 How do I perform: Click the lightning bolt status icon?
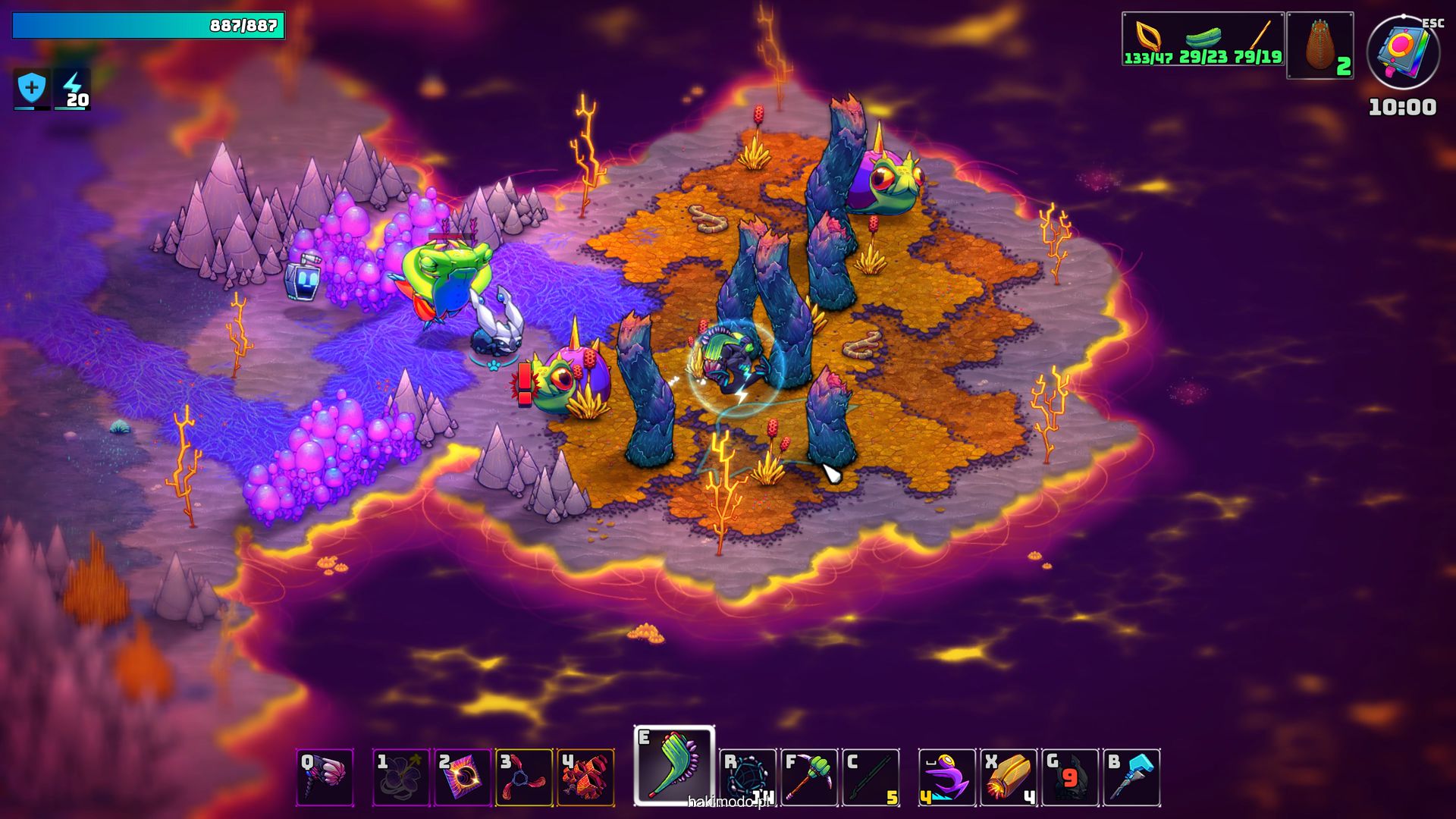coord(73,89)
